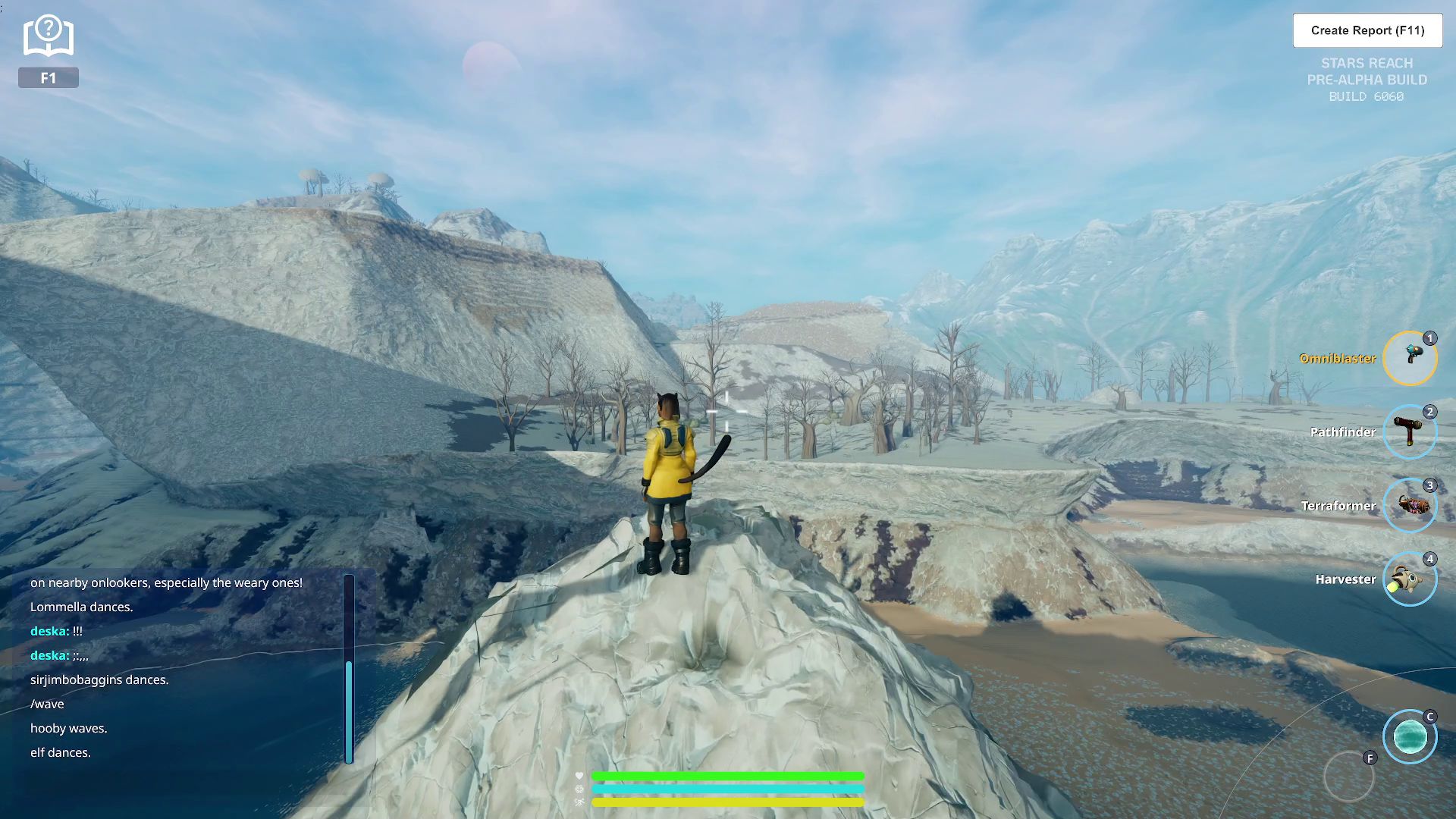Choose the Harvester tool slot
Image resolution: width=1456 pixels, height=819 pixels.
(x=1410, y=579)
